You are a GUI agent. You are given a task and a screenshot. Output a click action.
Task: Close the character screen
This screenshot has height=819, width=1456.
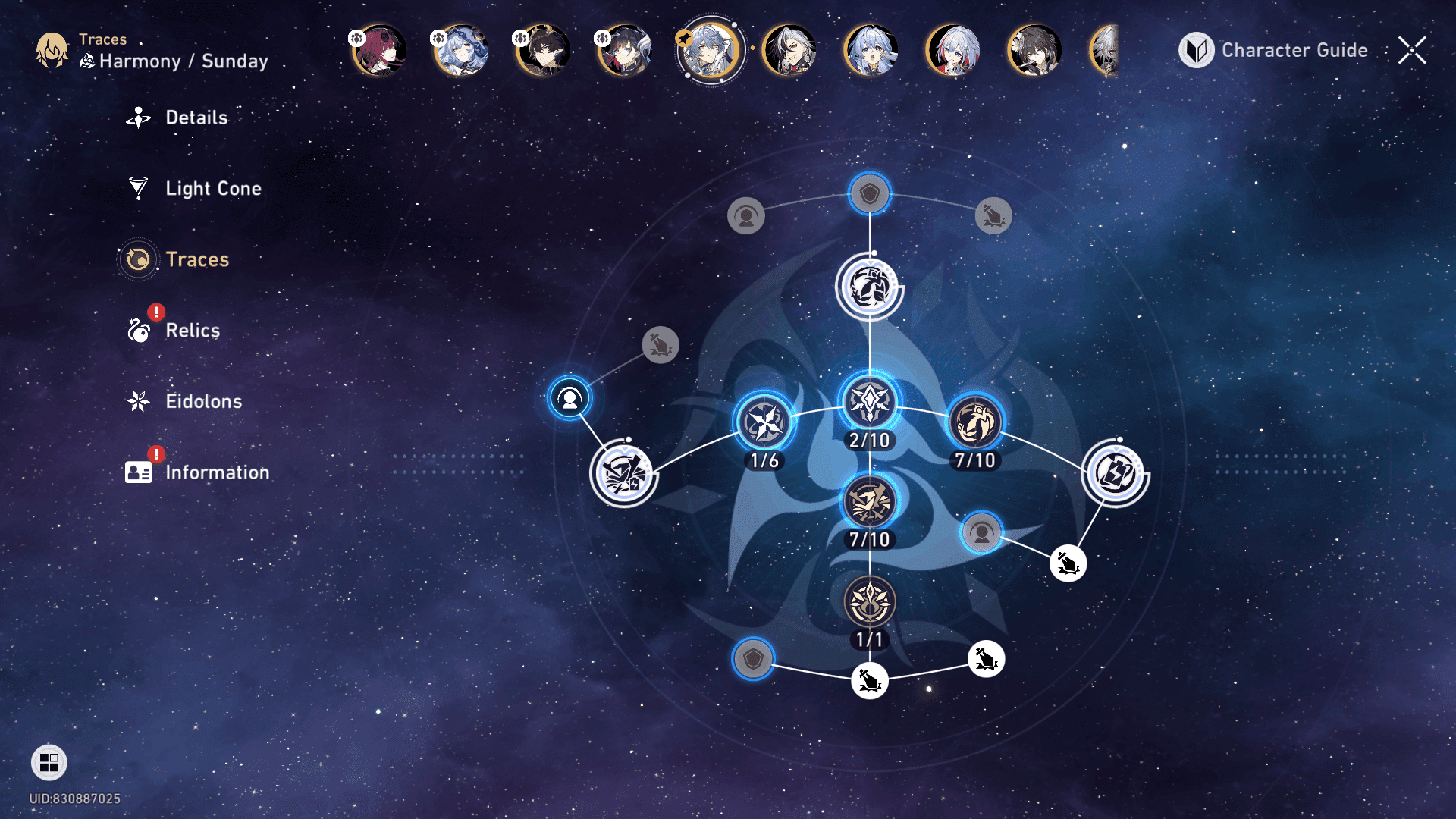pos(1412,50)
